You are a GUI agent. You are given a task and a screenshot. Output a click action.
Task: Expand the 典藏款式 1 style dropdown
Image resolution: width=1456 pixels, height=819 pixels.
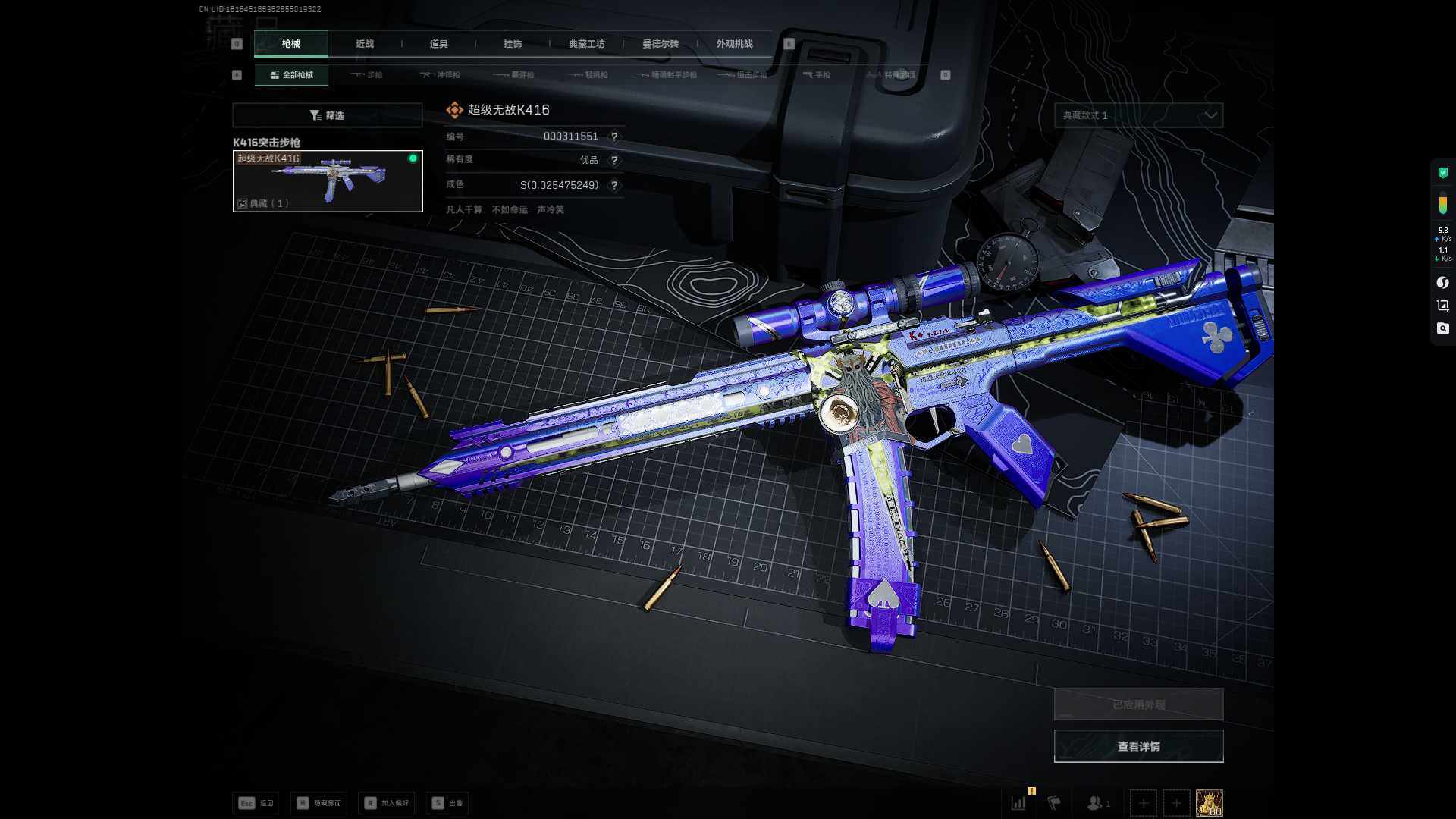tap(1138, 115)
